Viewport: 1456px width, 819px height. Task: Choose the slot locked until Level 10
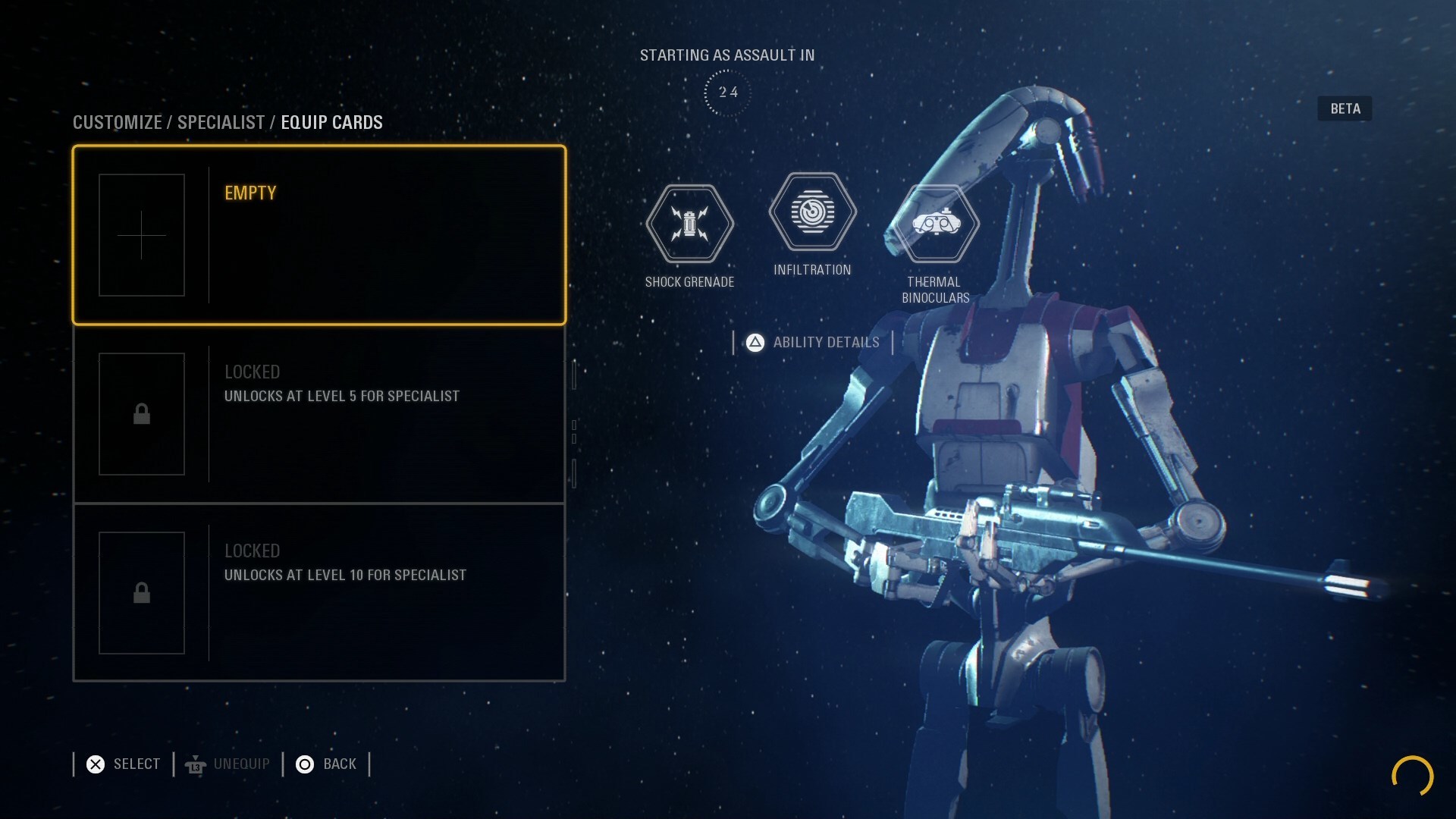click(318, 593)
